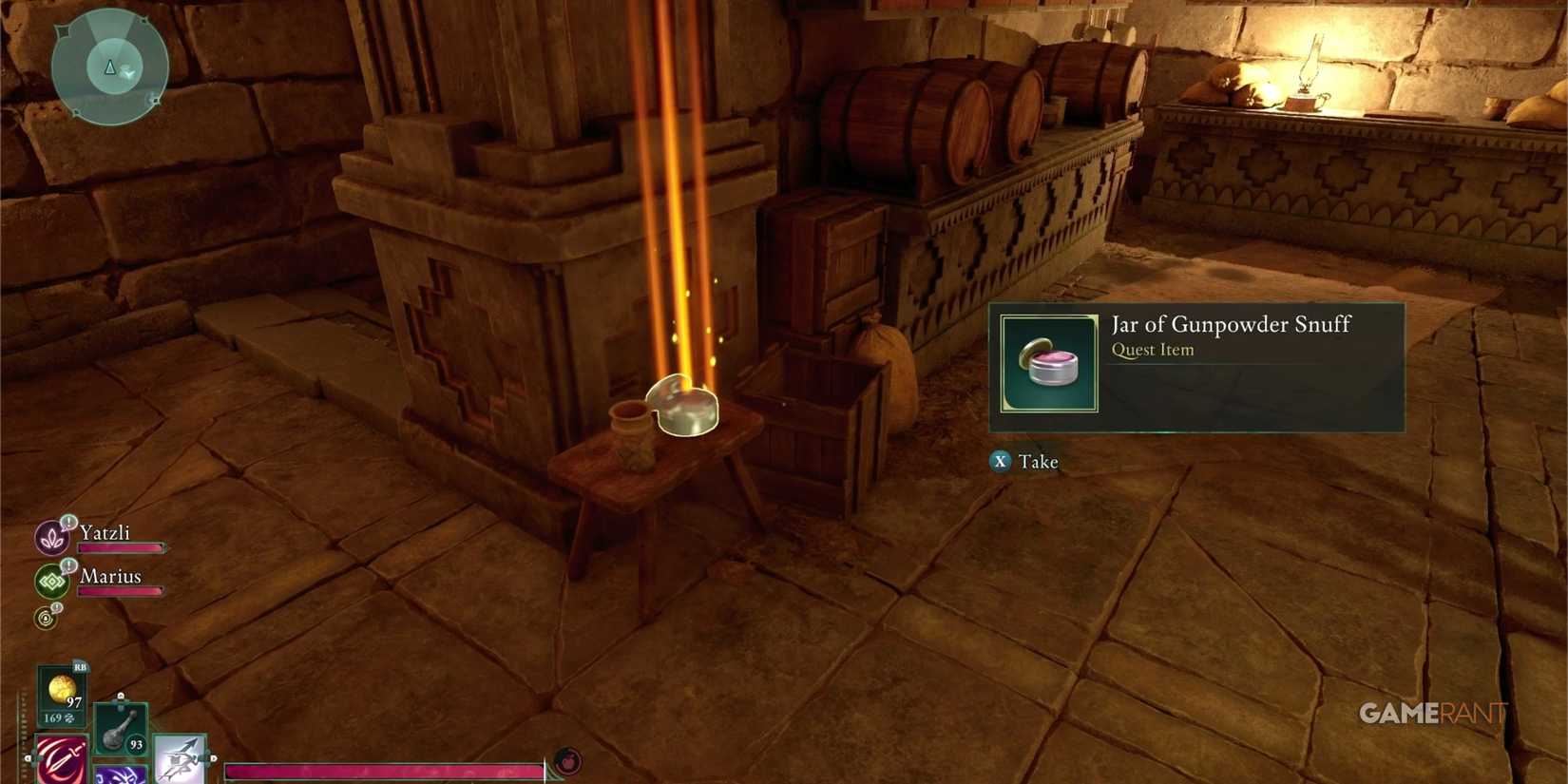Toggle Yatzli's exclamation notification bubble
Image resolution: width=1568 pixels, height=784 pixels.
[67, 522]
